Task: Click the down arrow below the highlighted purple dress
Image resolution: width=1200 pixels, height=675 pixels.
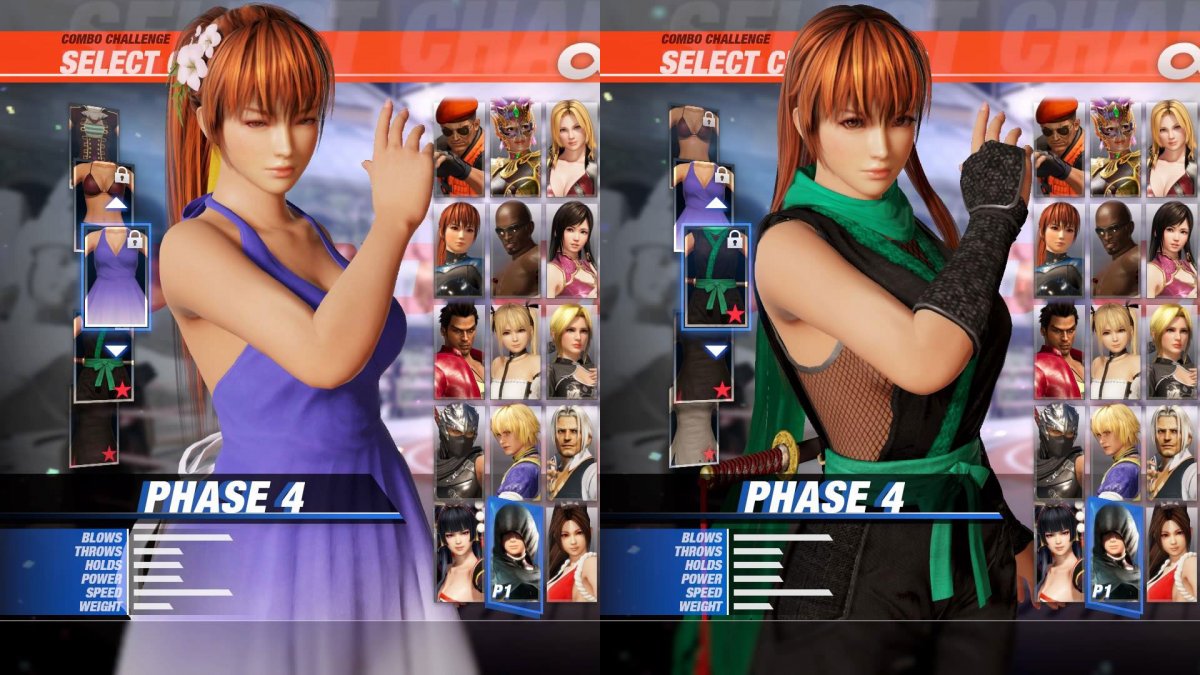Action: coord(117,350)
